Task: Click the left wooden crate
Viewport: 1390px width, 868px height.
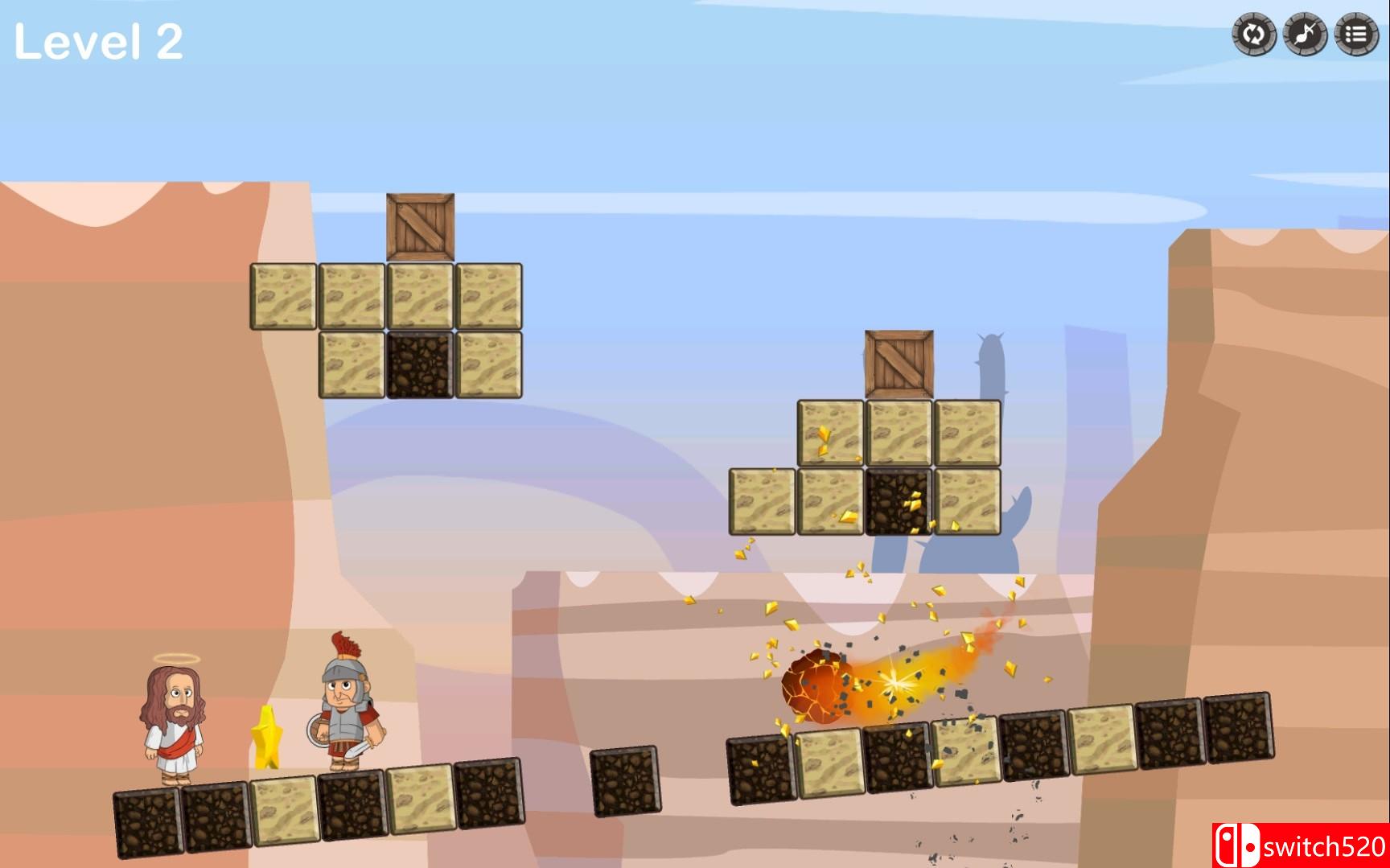Action: coord(420,225)
